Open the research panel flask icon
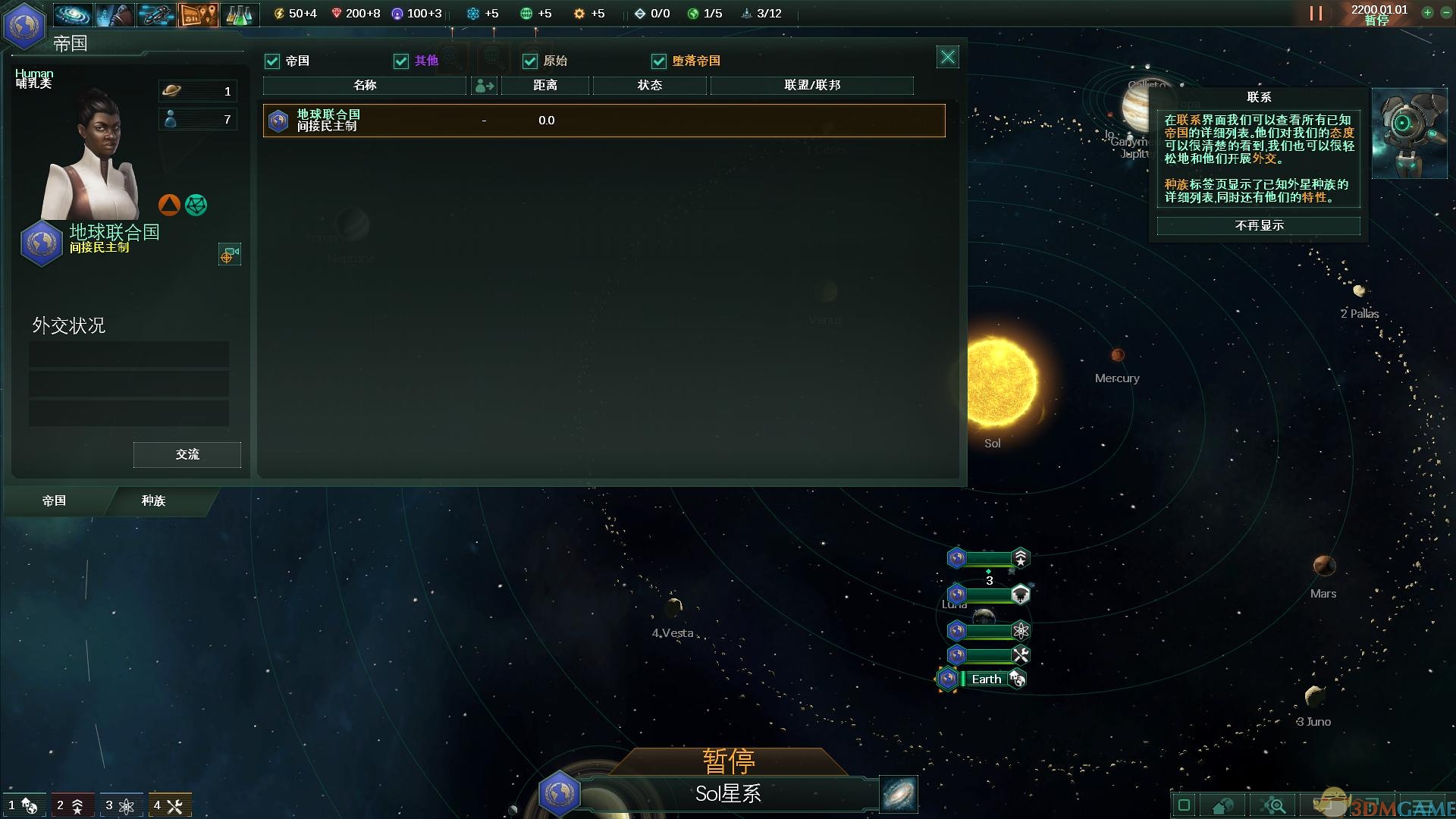 coord(241,14)
